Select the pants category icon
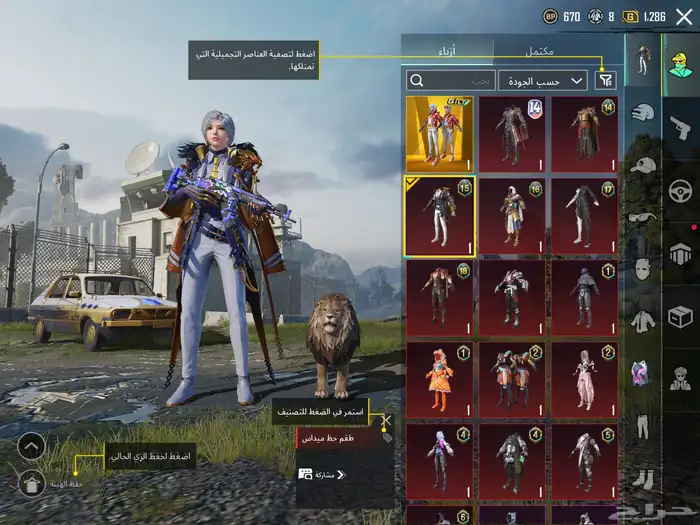The image size is (700, 525). click(x=643, y=425)
